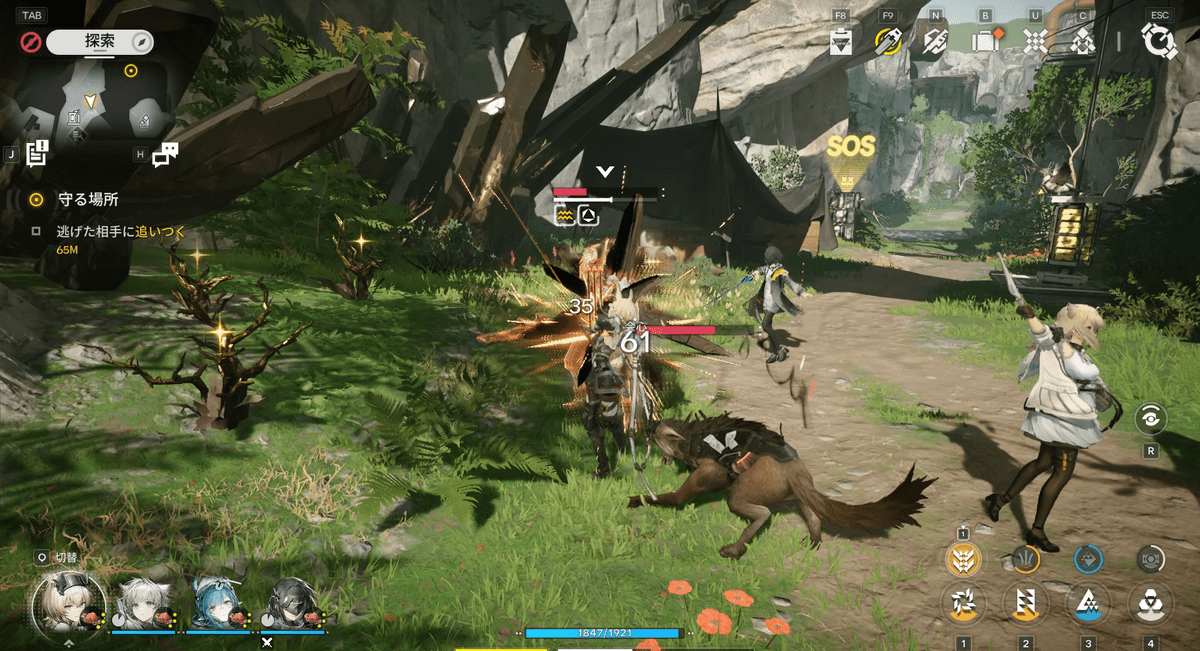Activate the blue triangle third skill
This screenshot has height=651, width=1200.
[x=1087, y=604]
